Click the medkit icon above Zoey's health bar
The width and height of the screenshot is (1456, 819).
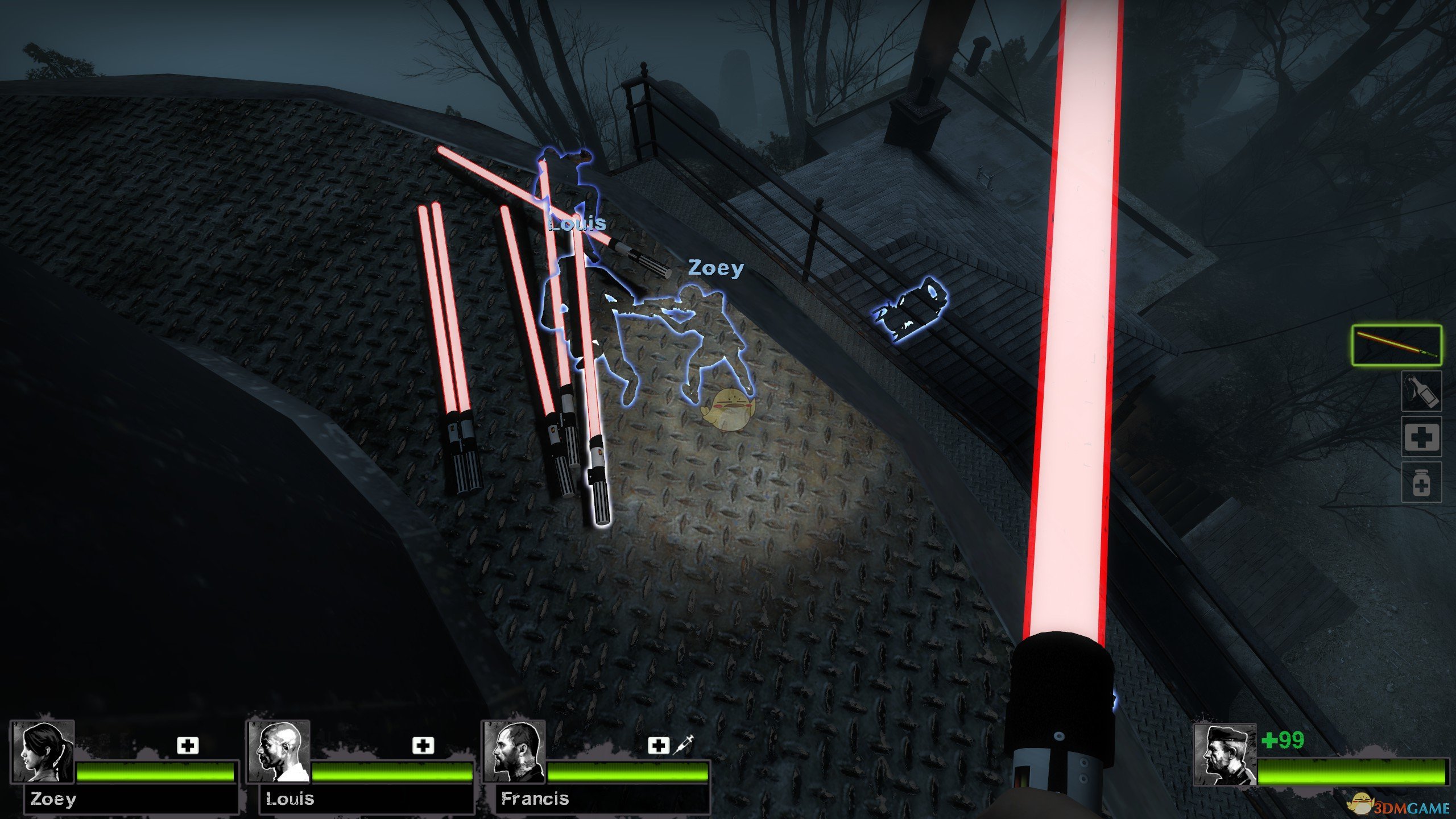coord(188,745)
